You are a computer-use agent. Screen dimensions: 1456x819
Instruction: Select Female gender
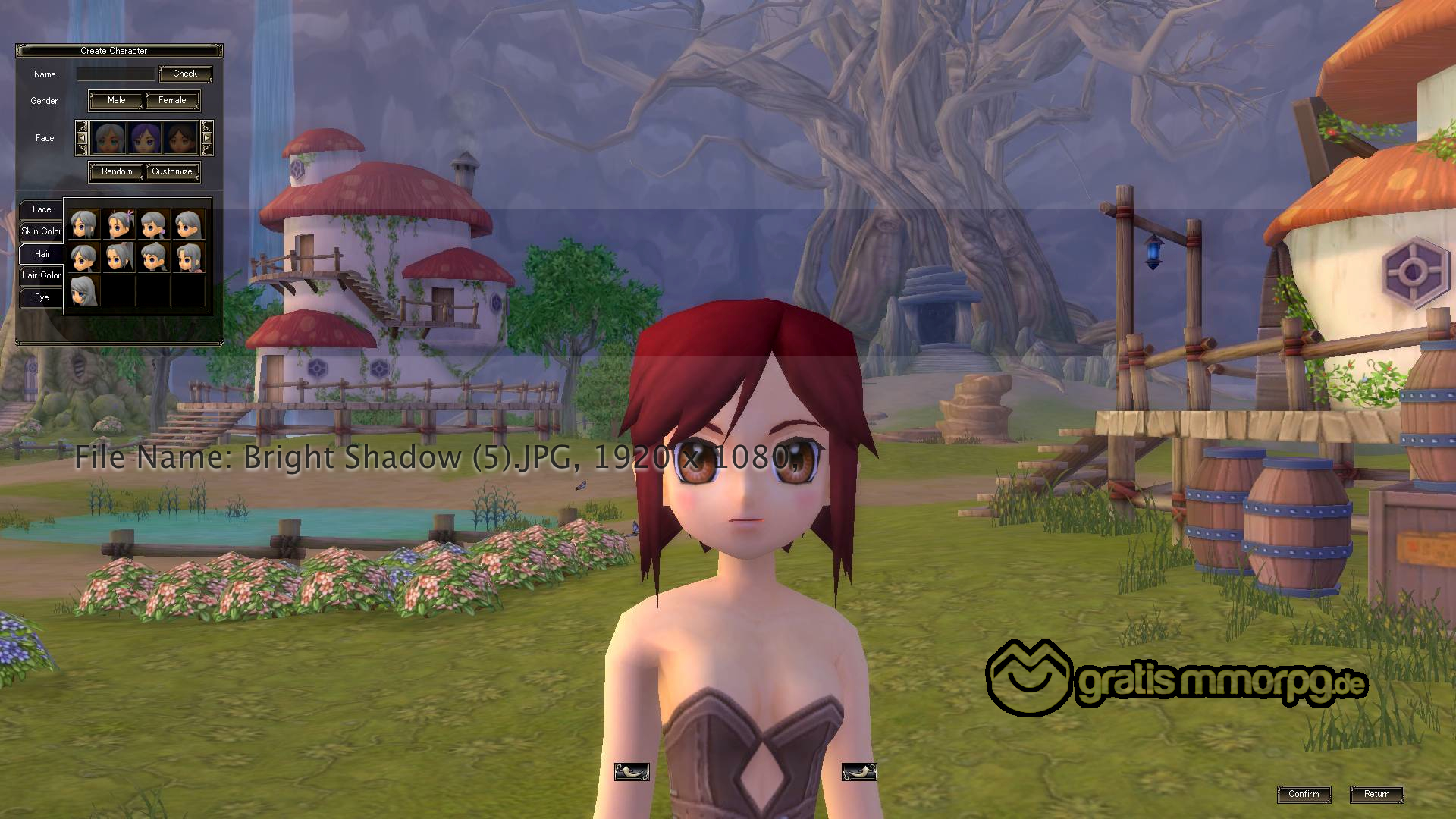[172, 100]
